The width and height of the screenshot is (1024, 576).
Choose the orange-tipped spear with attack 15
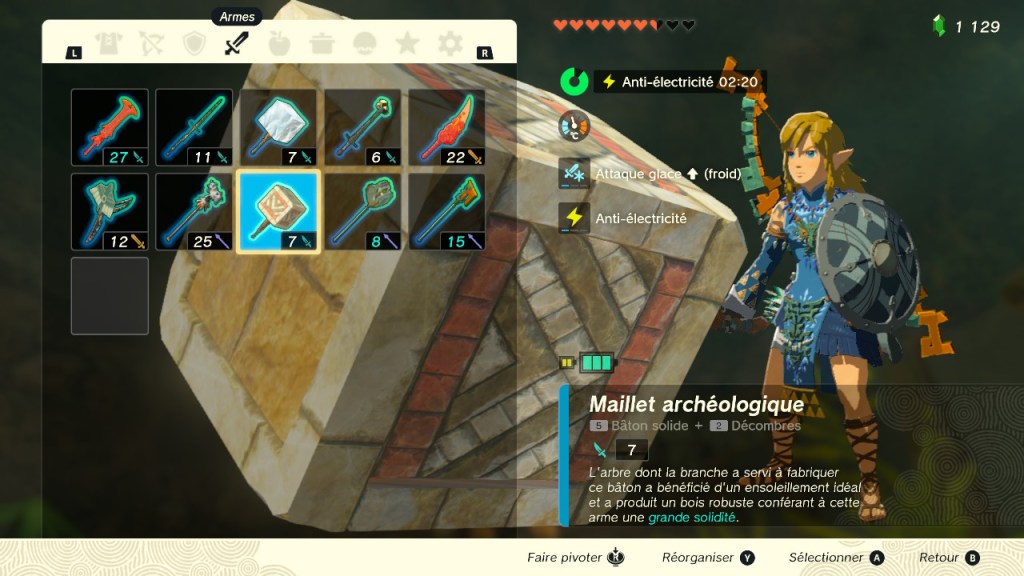[447, 211]
